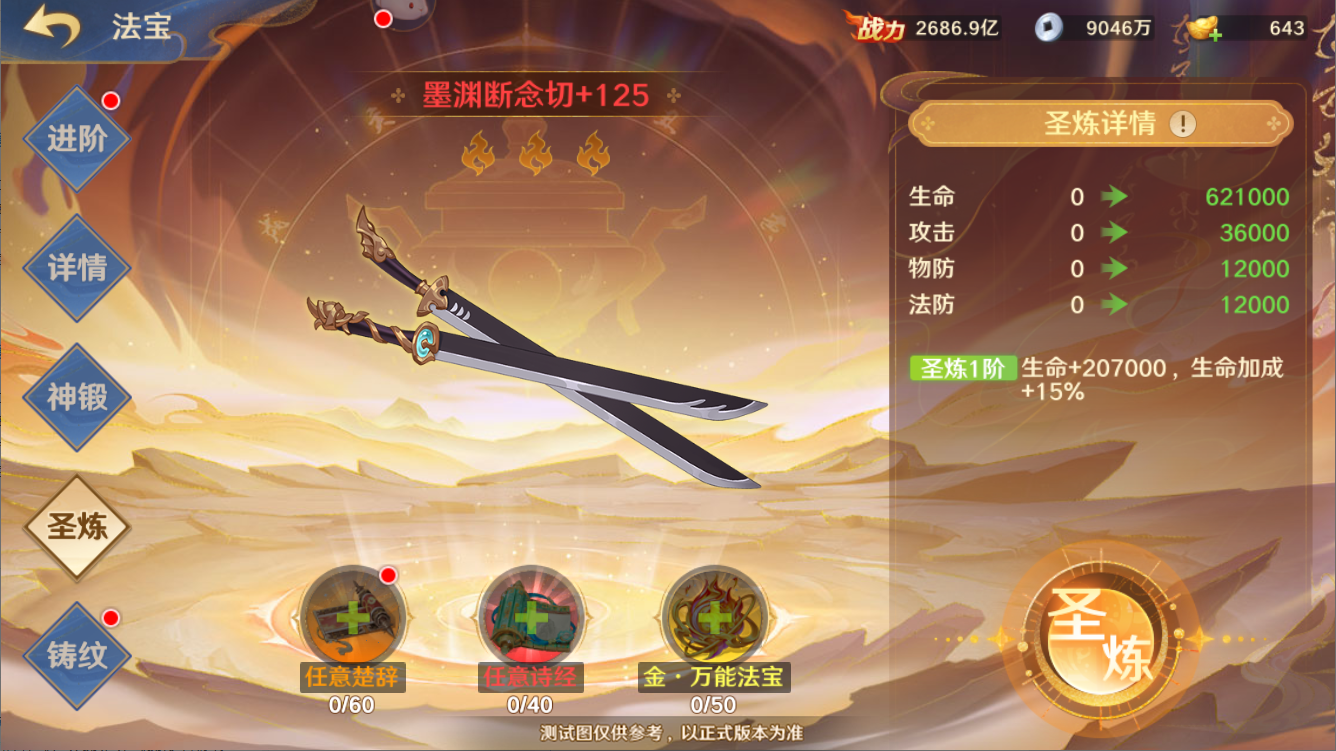Select the 神锻 tab
Screen dimensions: 1336x751
pyautogui.click(x=77, y=397)
